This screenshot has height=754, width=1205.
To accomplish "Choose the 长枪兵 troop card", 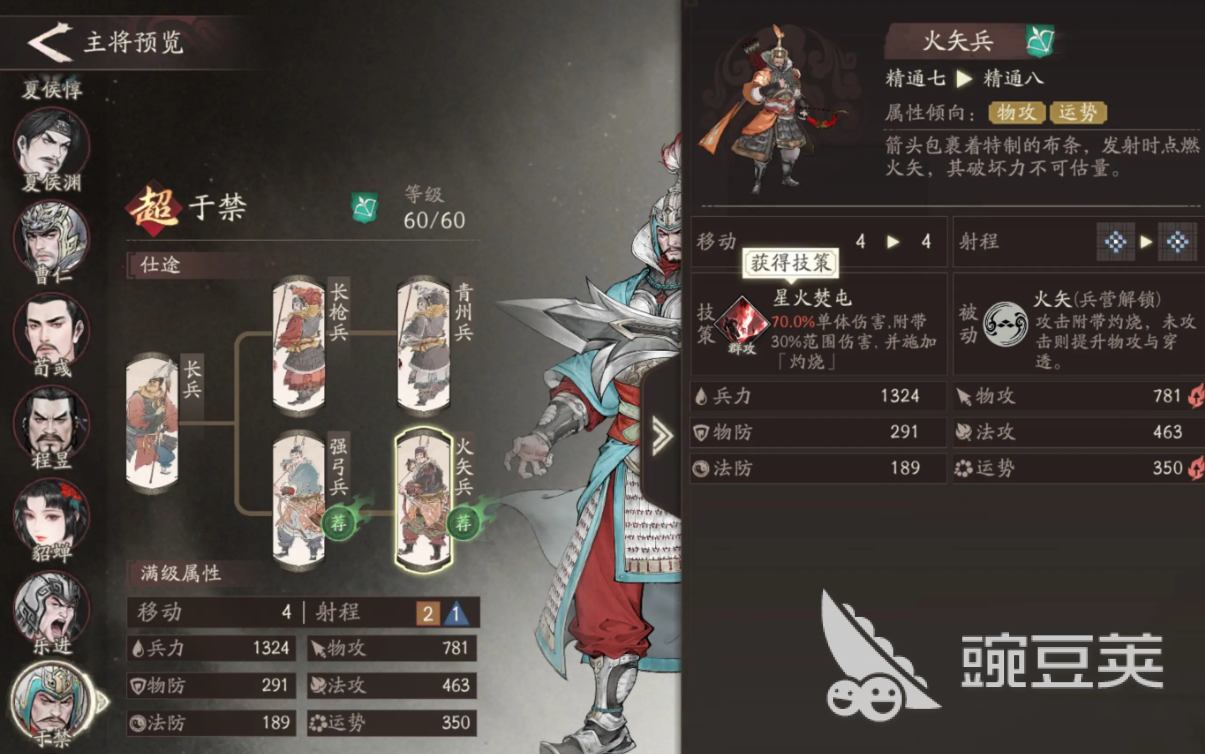I will pos(299,345).
